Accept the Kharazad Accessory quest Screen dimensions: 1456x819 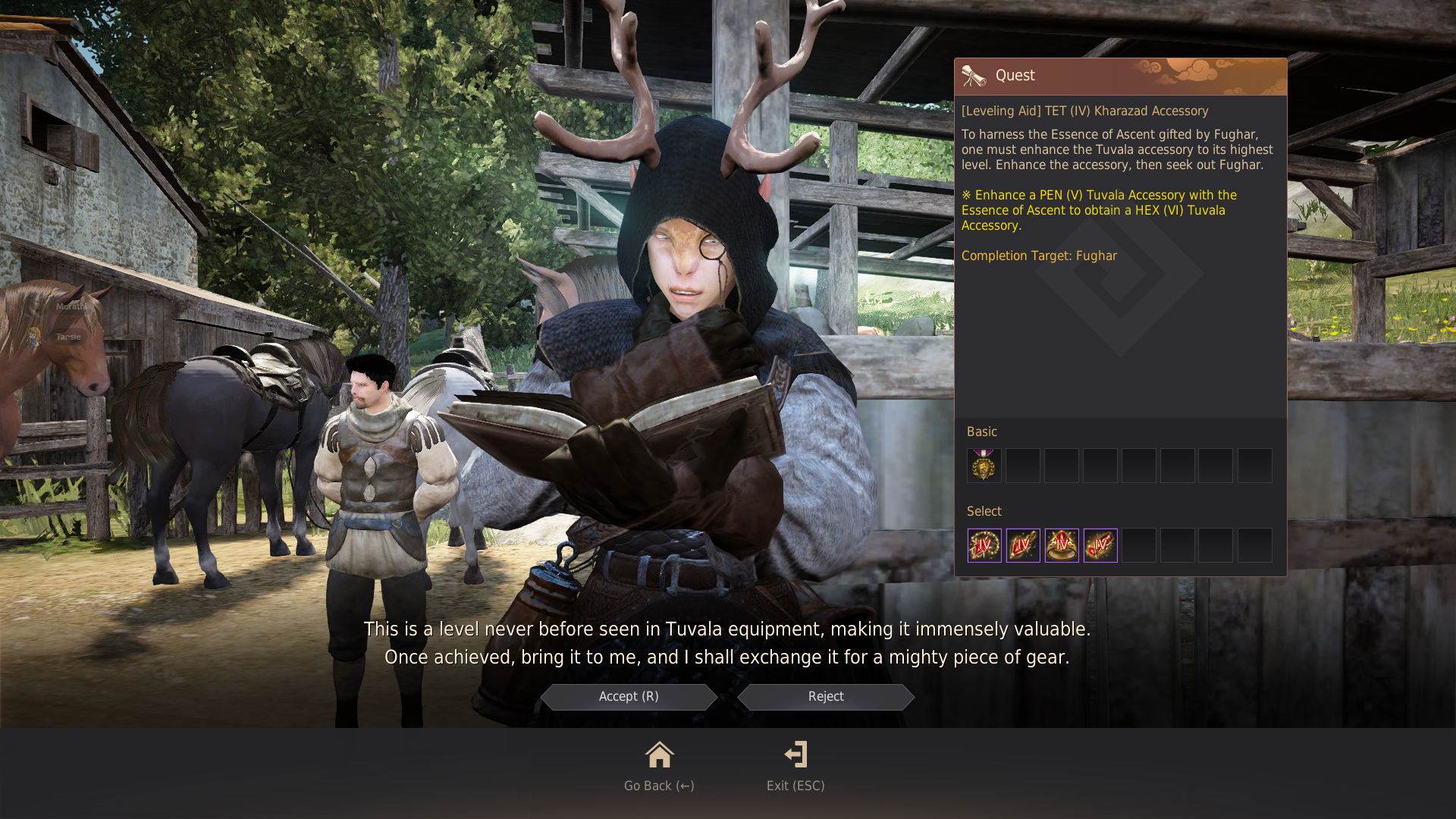(x=629, y=697)
